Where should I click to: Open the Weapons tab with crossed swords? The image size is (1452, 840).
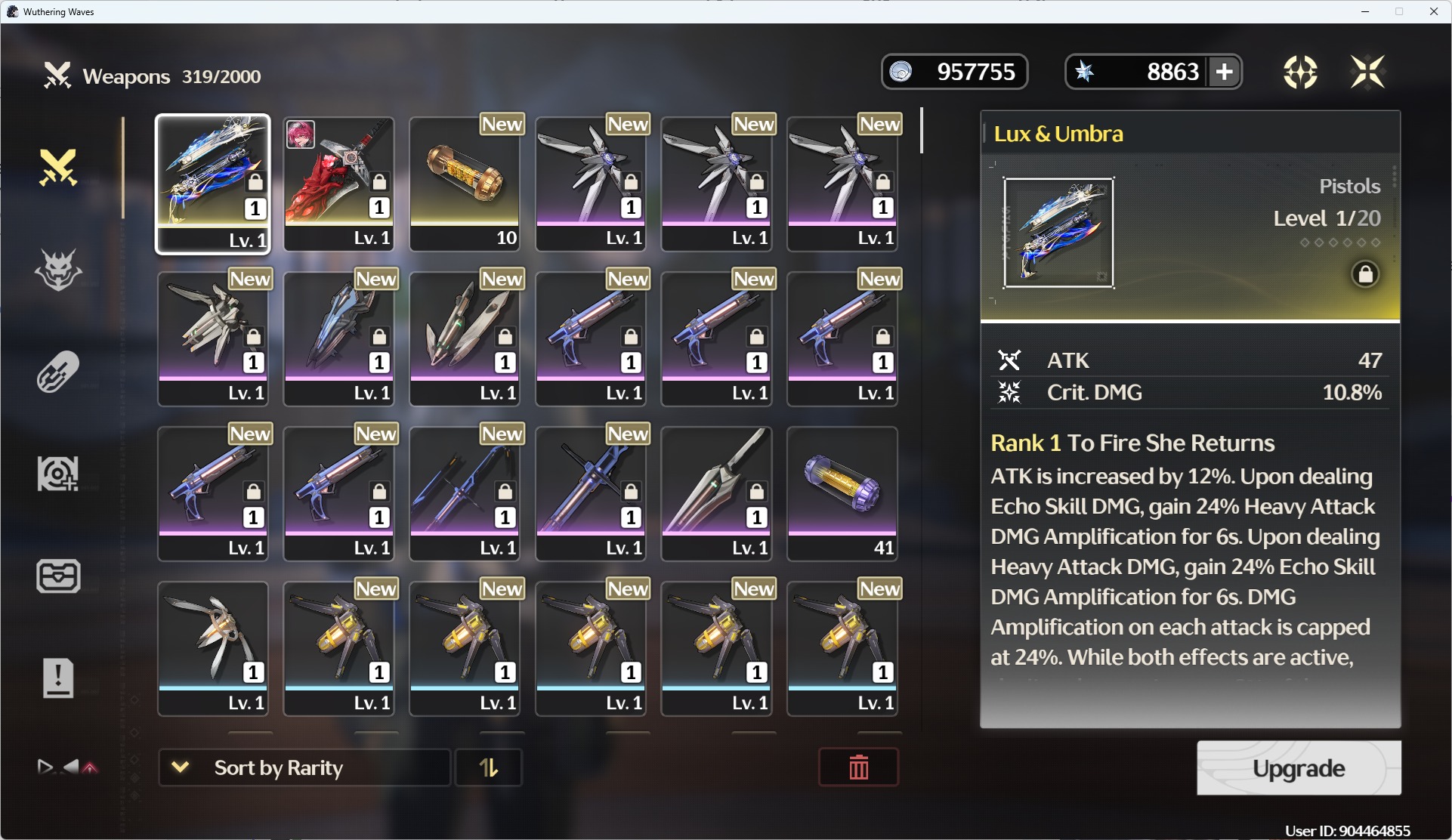pos(58,167)
